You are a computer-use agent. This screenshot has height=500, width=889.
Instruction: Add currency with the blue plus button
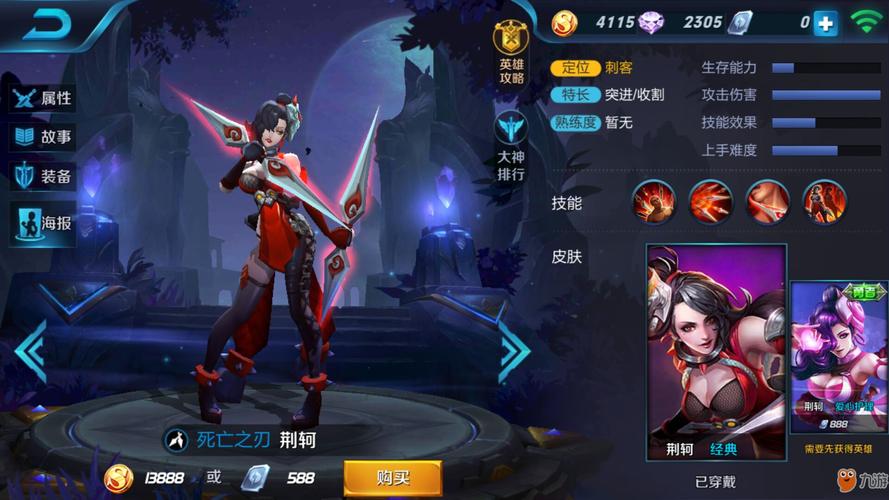coord(825,24)
